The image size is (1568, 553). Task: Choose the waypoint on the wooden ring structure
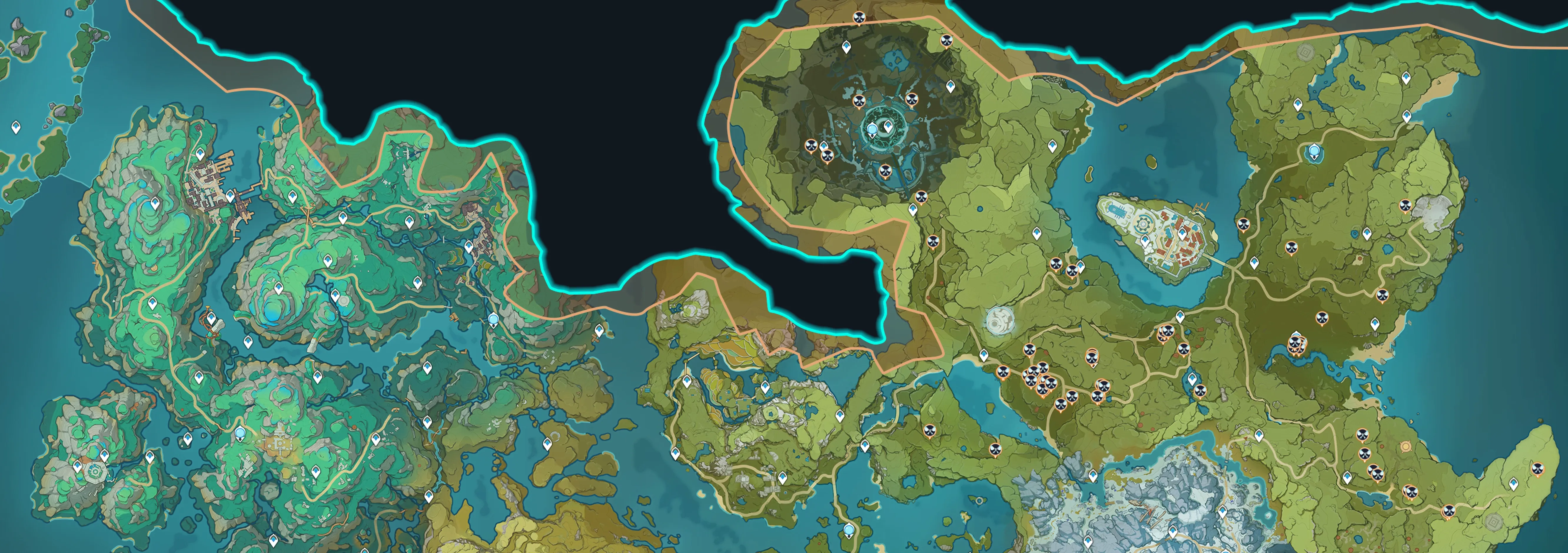tap(211, 318)
